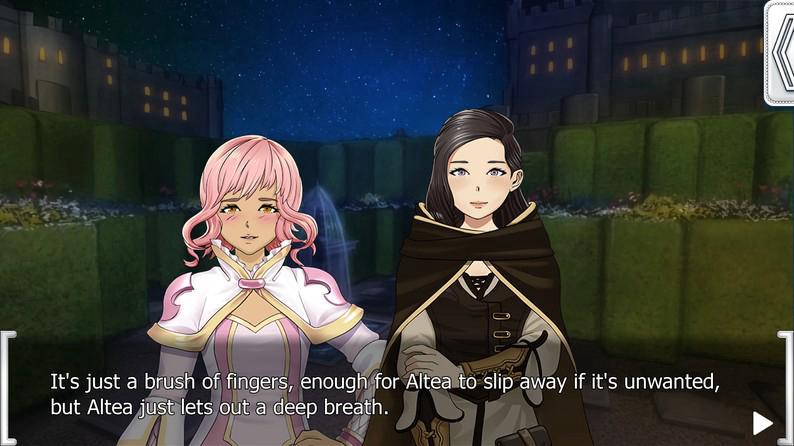Advance dialogue with the white arrow
This screenshot has height=446, width=794.
click(x=762, y=422)
